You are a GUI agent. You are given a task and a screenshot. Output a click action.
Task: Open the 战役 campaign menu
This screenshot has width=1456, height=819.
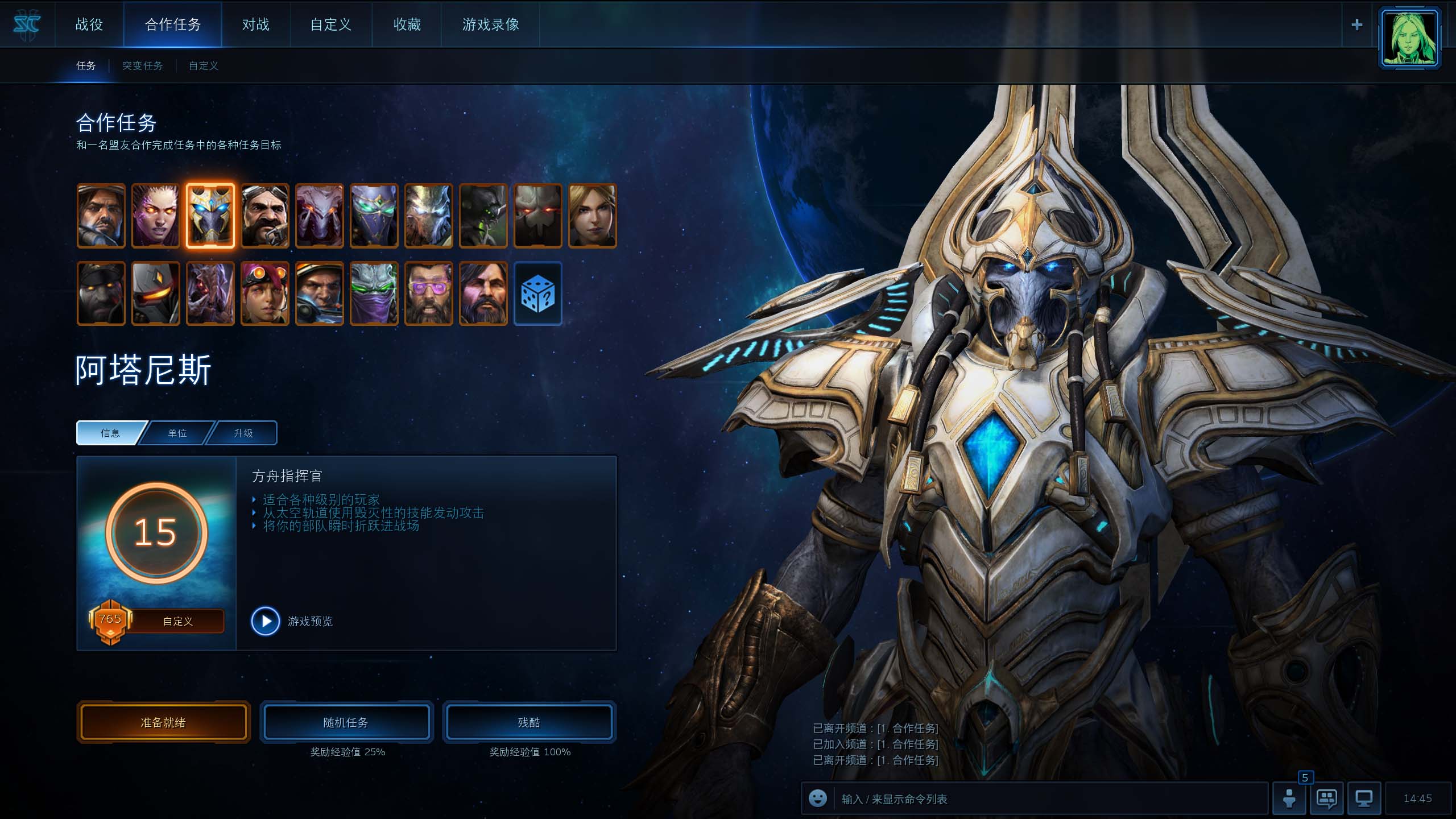point(89,24)
